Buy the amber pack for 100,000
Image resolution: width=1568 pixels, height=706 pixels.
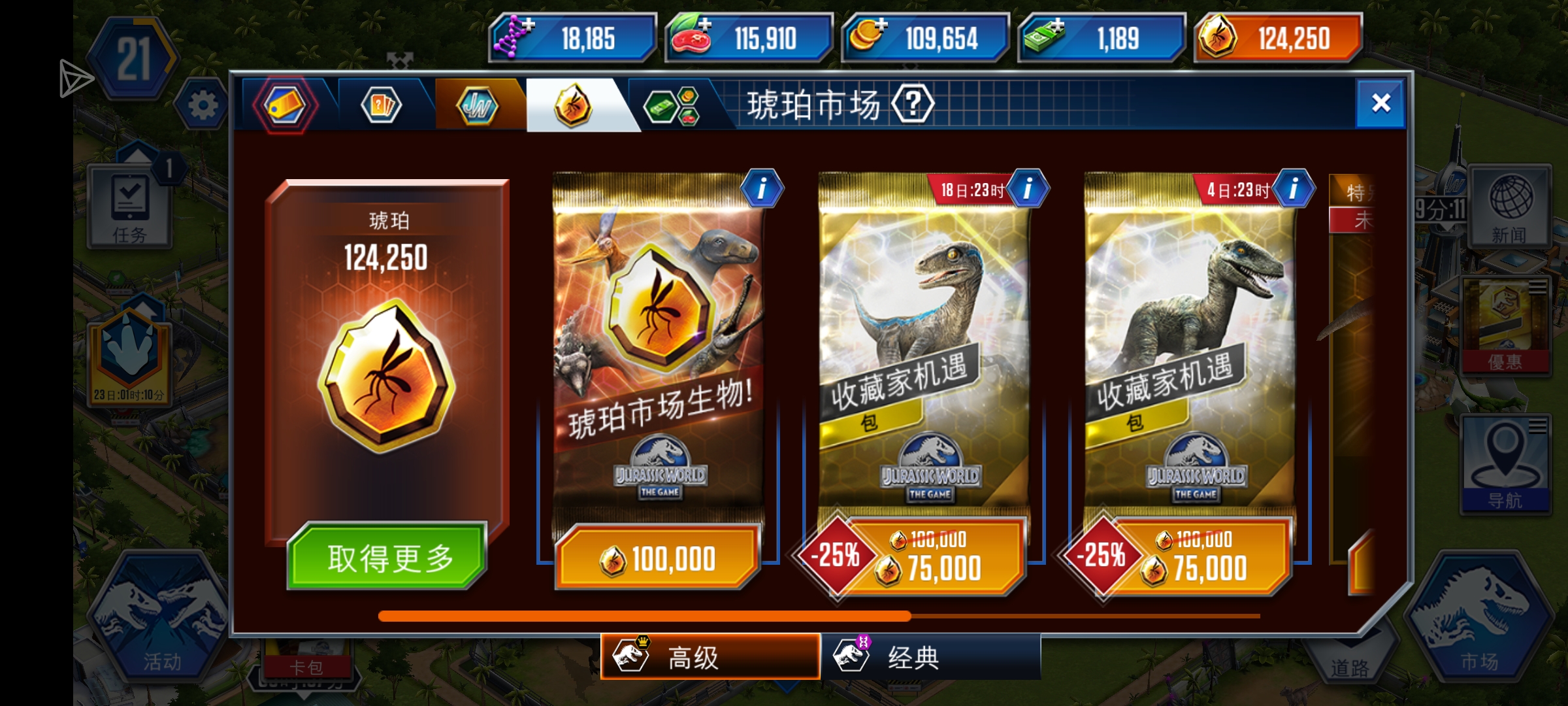tap(660, 558)
